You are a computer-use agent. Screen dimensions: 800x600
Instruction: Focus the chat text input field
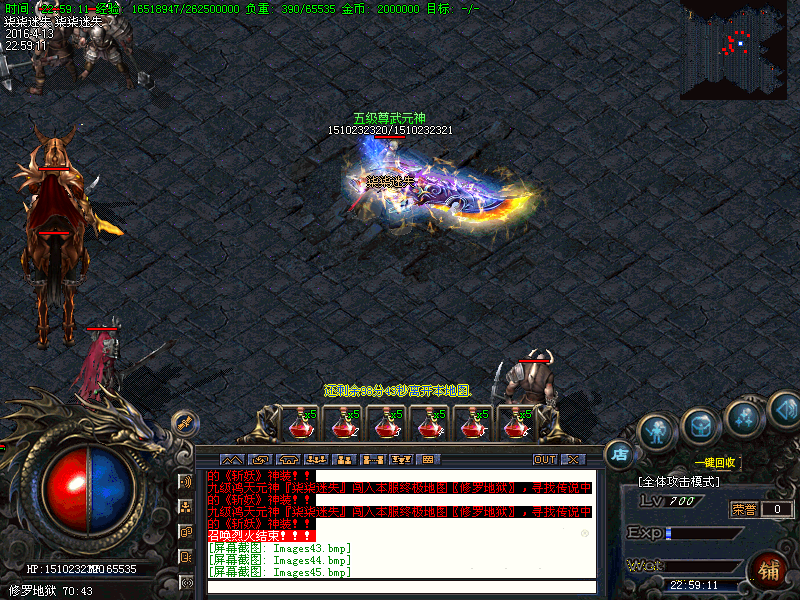click(x=400, y=587)
